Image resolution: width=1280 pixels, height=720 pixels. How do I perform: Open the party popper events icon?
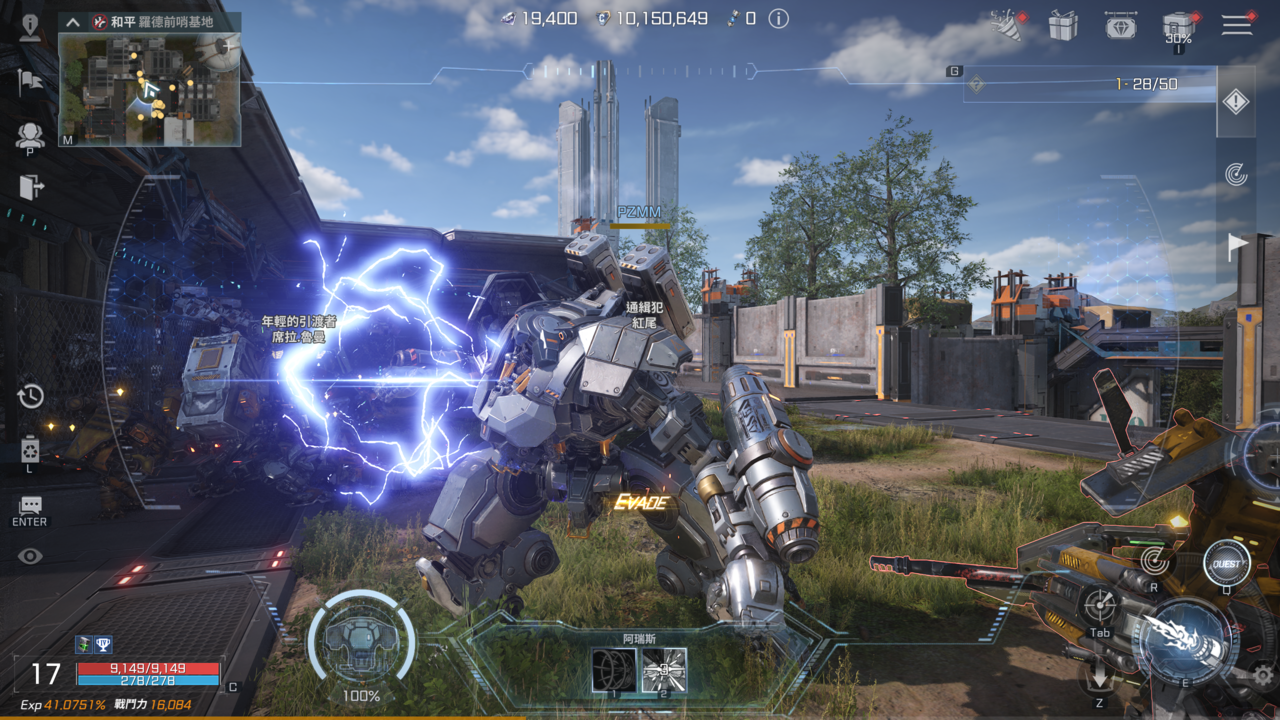coord(1004,24)
